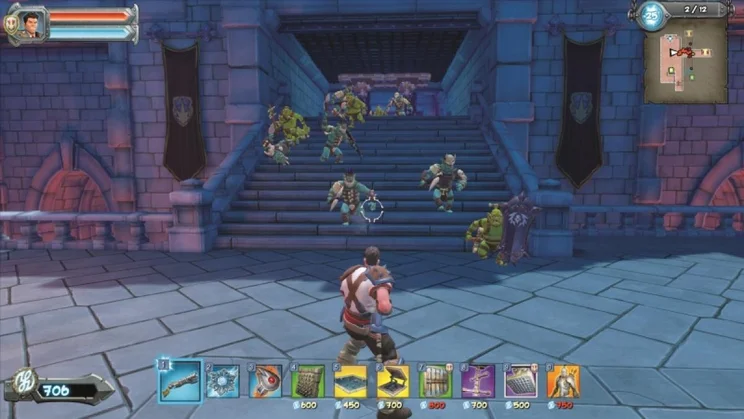Viewport: 744px width, 419px height.
Task: Select the ice amulet snowflake slot
Action: [x=223, y=381]
